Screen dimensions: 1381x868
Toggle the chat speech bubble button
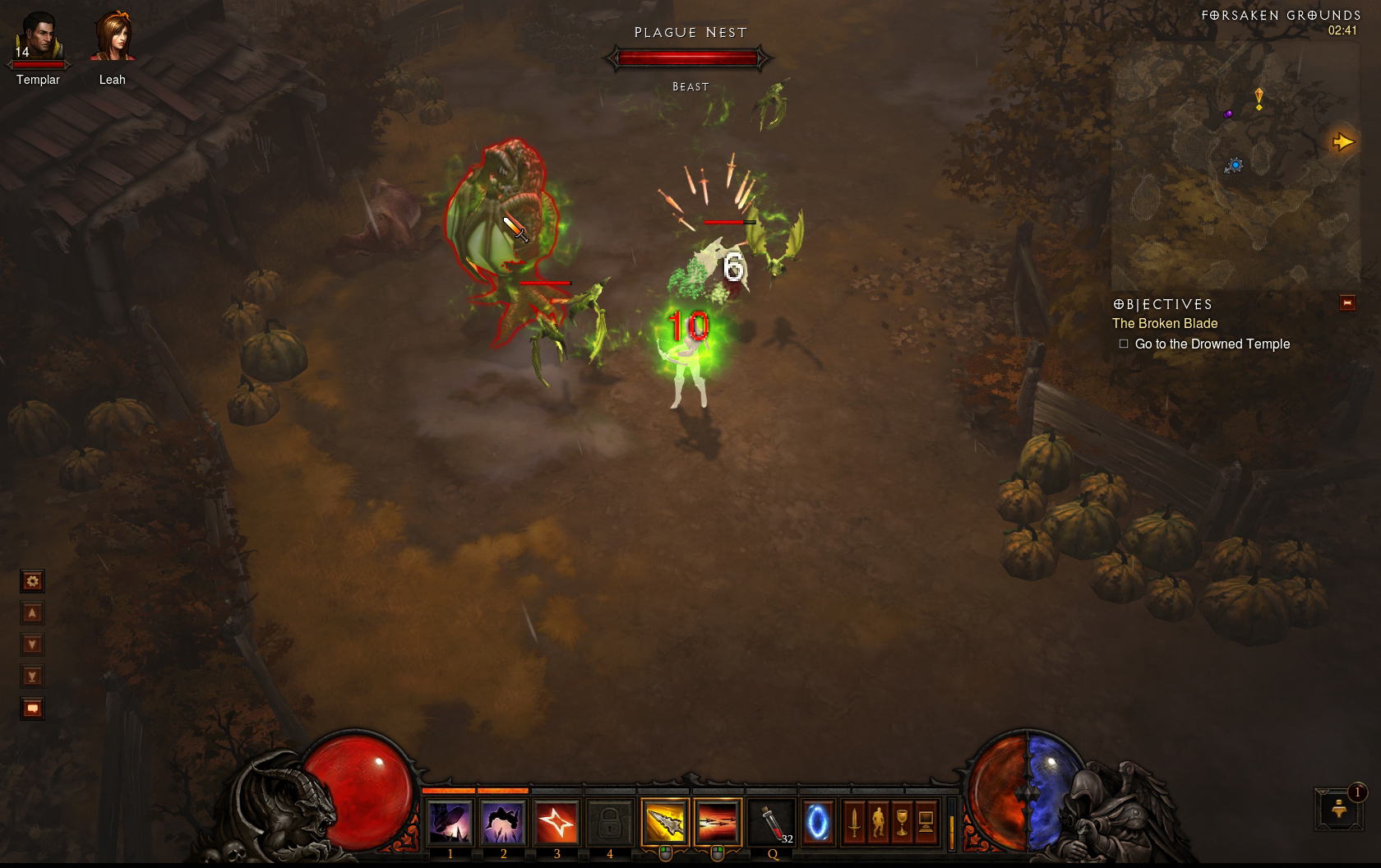[32, 709]
